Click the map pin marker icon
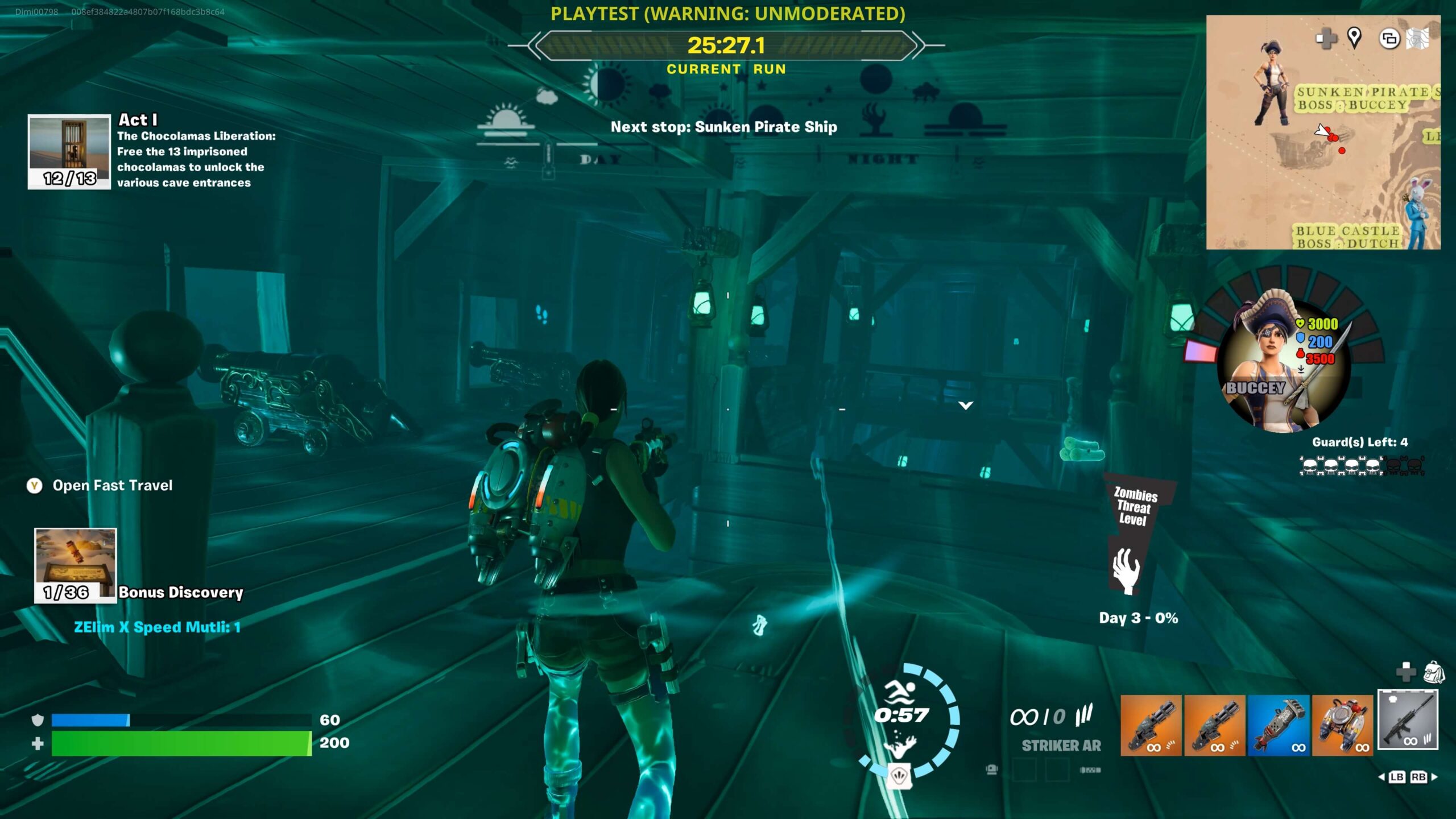Screen dimensions: 1456x819 pos(1354,38)
